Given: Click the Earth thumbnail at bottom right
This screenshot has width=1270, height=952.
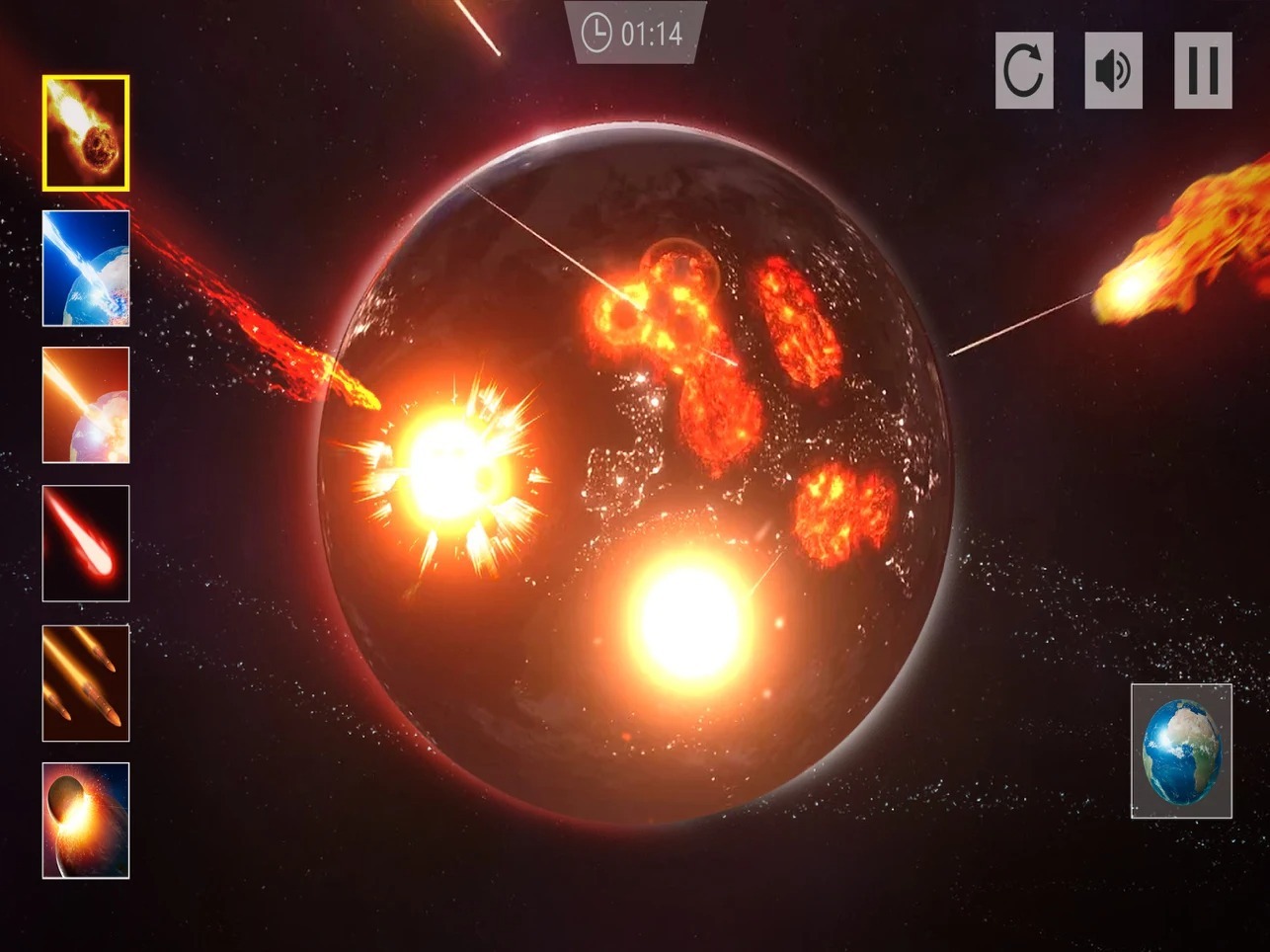Looking at the screenshot, I should 1181,749.
